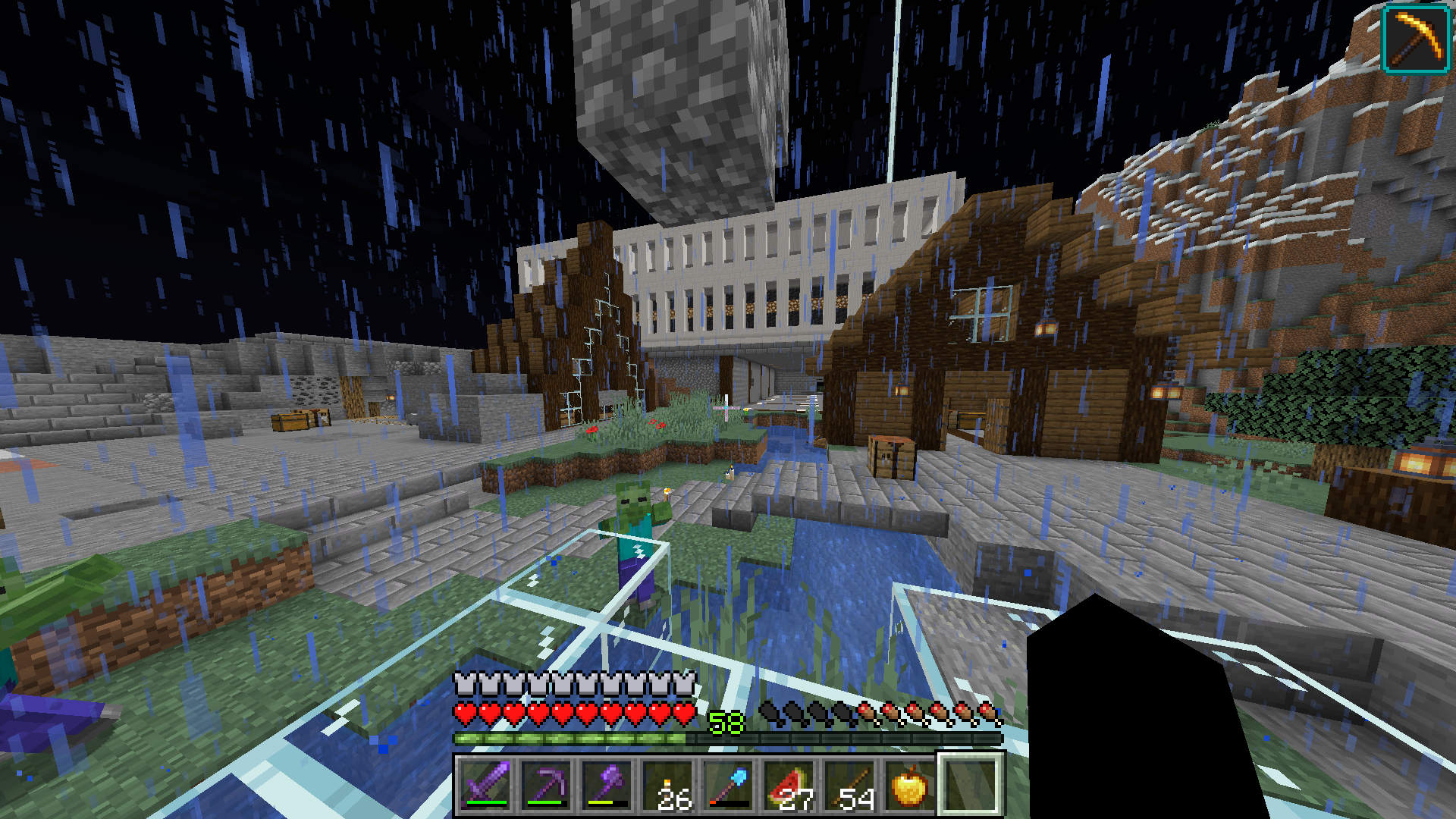Choose the enchanted netherite axe slot
1456x819 pixels.
point(607,785)
